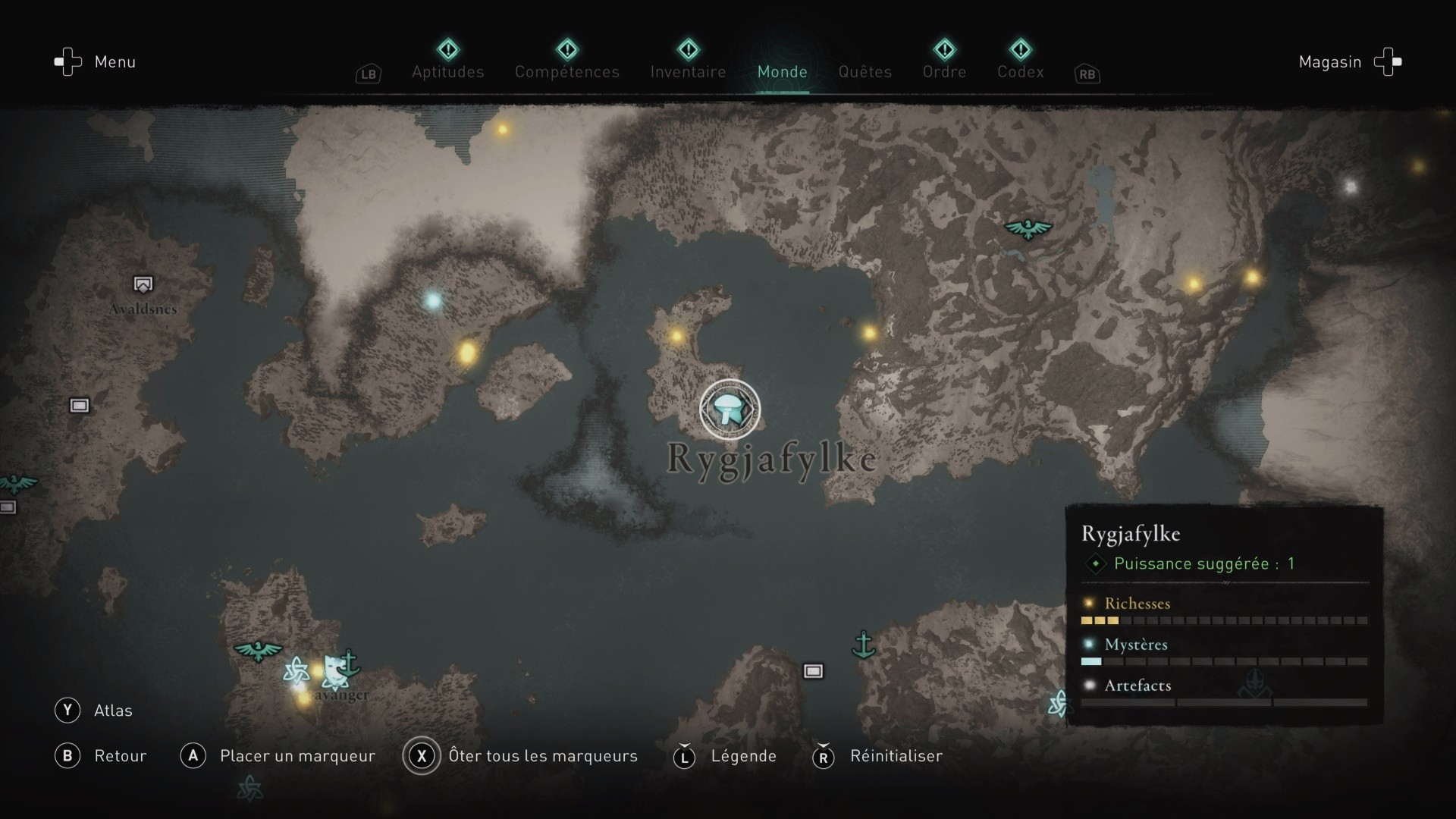Click the yellow wealth dot on the central island
Viewport: 1456px width, 819px height.
click(x=675, y=334)
